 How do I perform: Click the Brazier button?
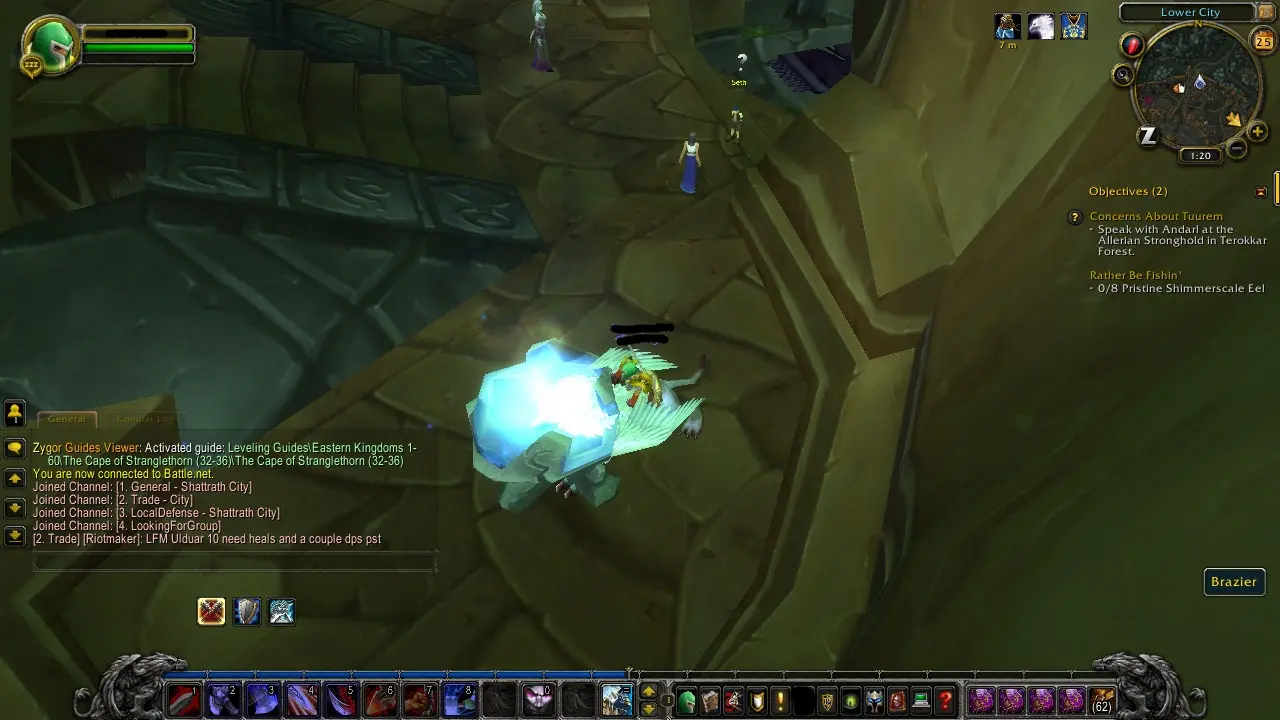[1234, 582]
